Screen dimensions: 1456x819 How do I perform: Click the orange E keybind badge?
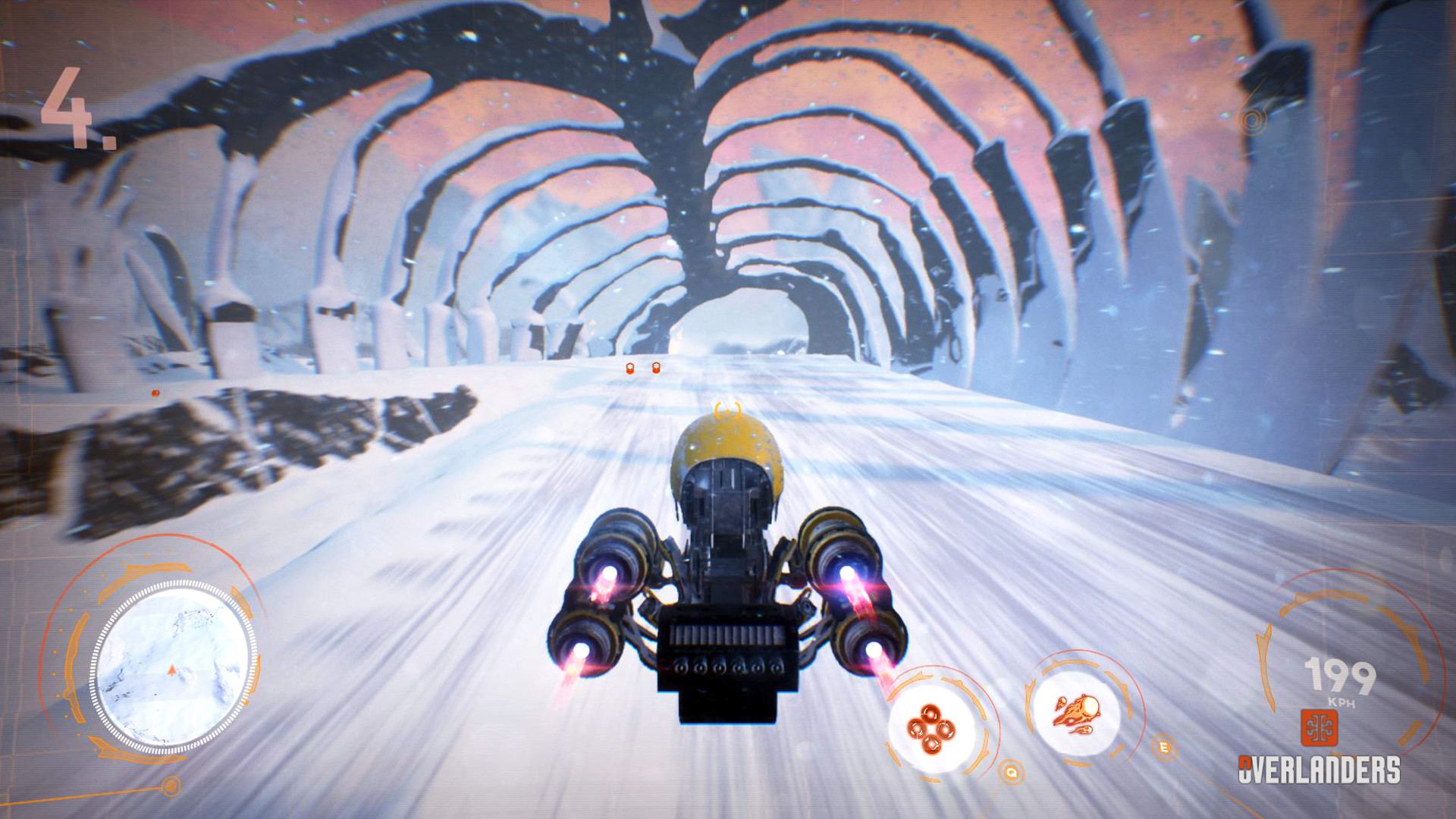[1163, 747]
